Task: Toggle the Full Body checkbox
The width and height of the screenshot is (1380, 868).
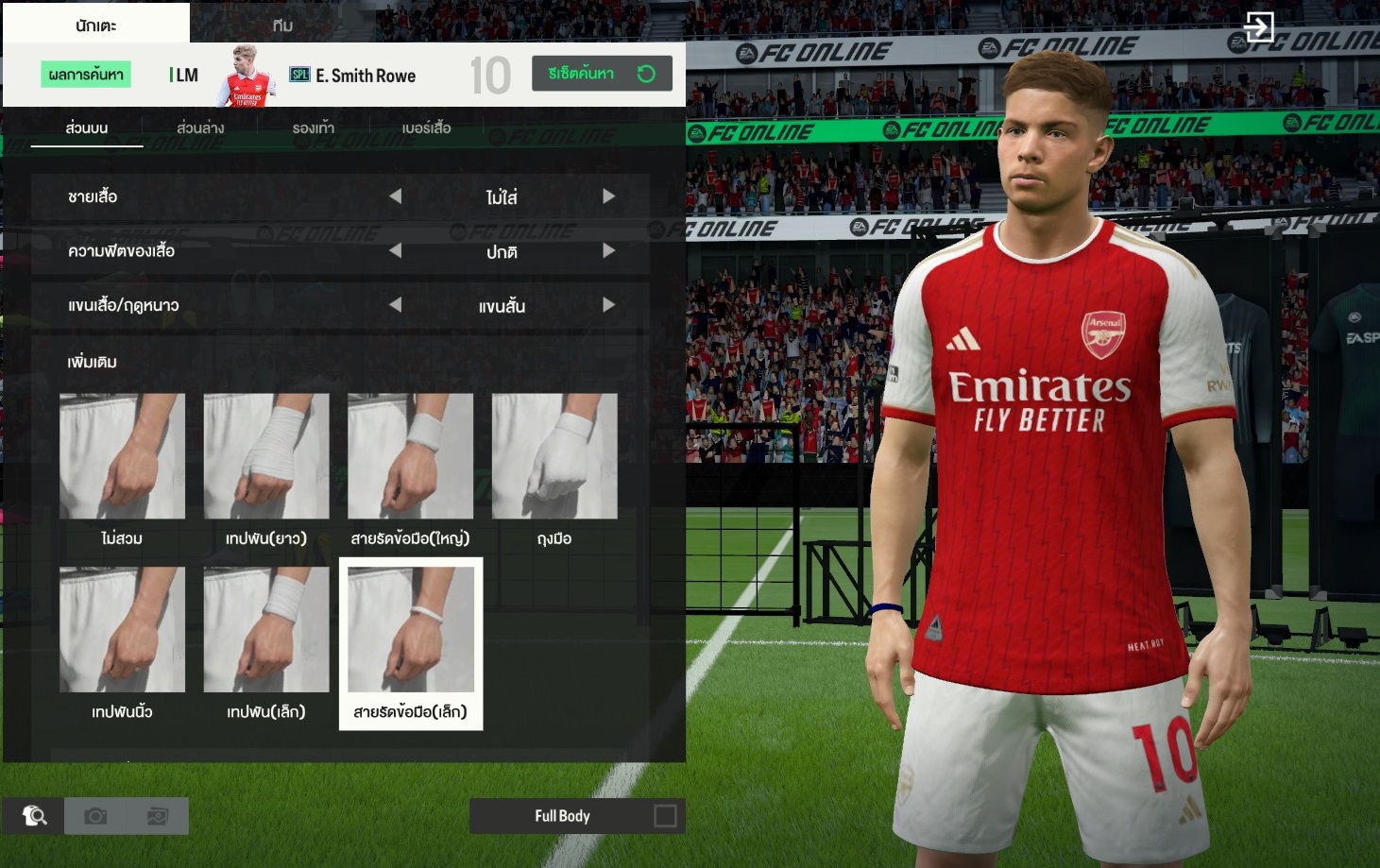Action: point(665,816)
